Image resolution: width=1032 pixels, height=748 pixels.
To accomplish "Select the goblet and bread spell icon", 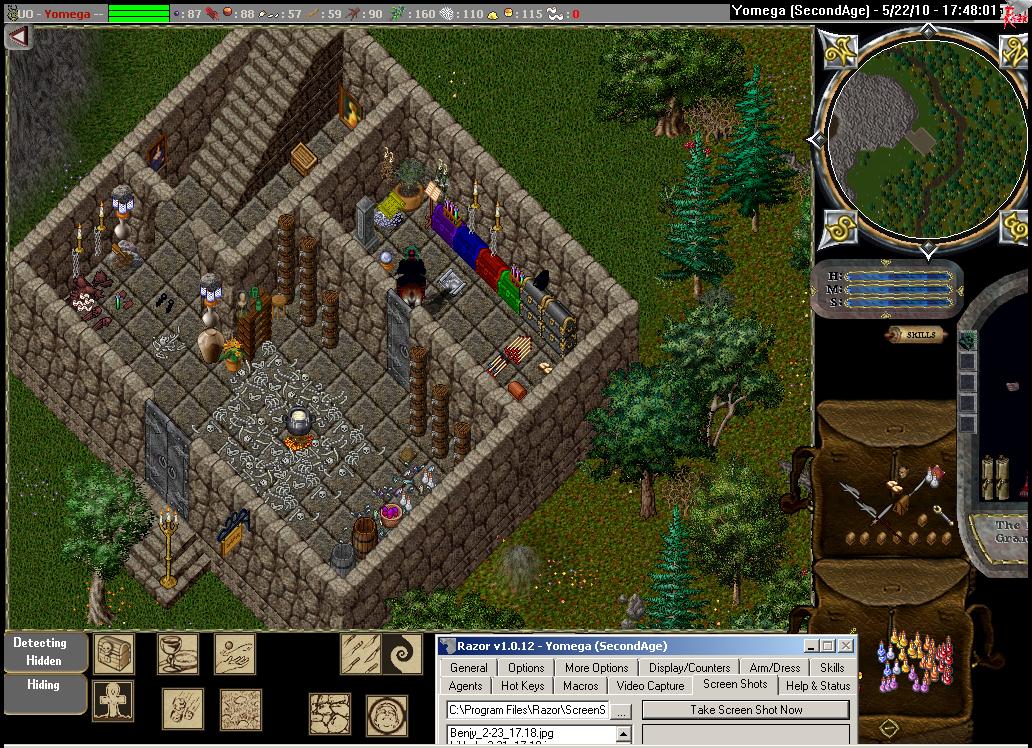I will point(177,654).
